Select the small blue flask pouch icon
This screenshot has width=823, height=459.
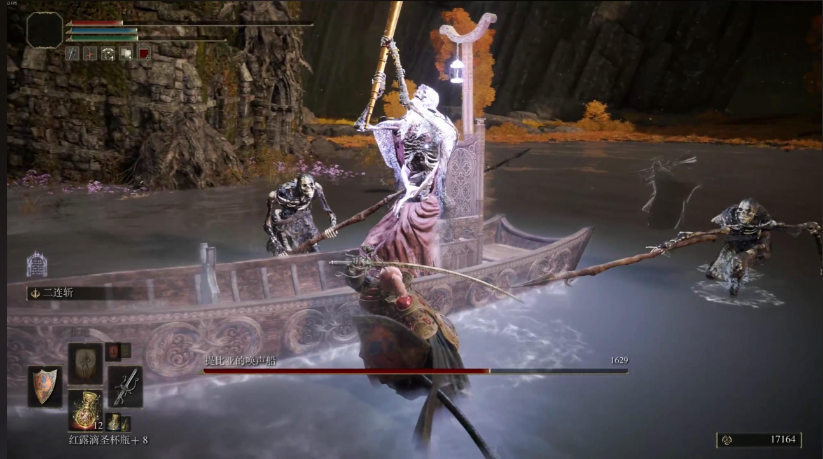coord(112,422)
